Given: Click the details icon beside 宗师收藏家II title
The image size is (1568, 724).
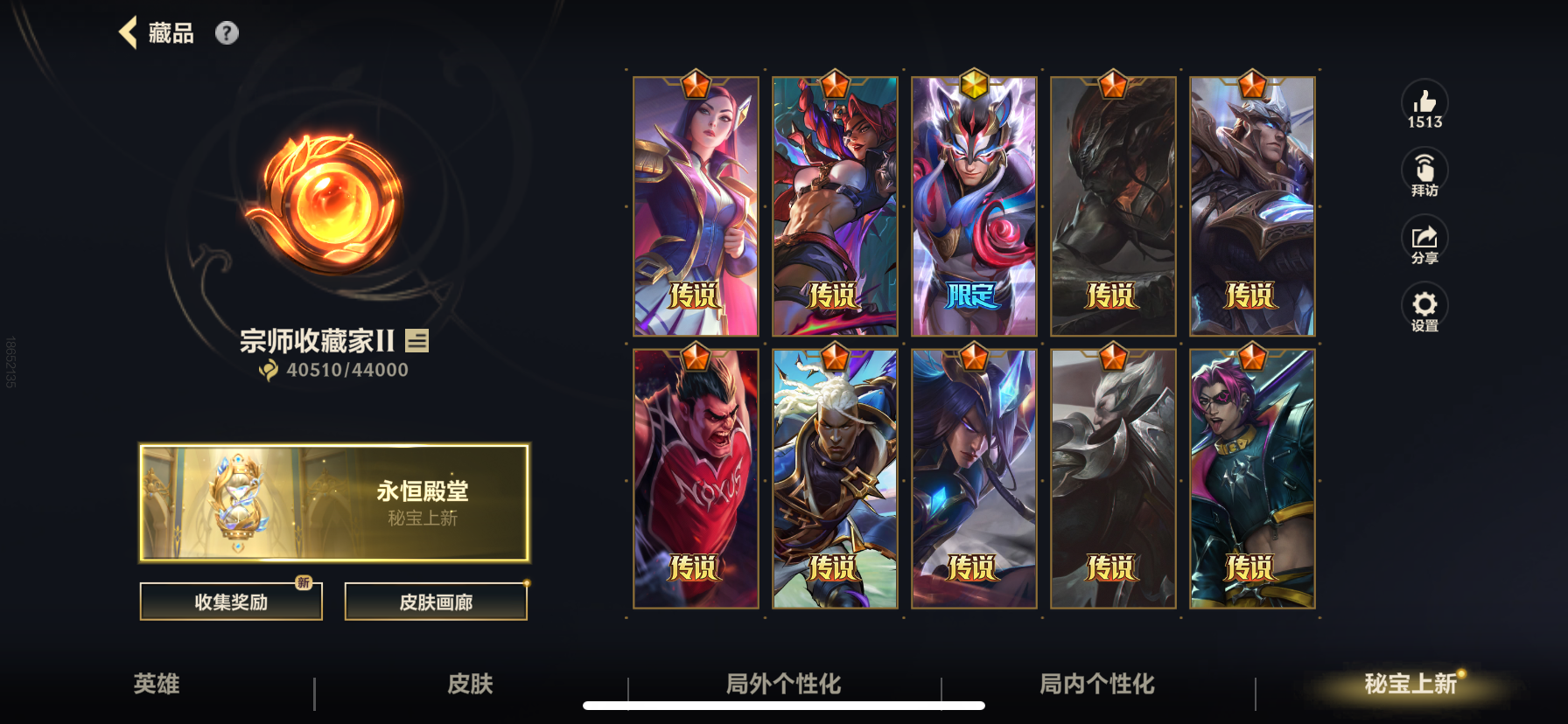Looking at the screenshot, I should 417,340.
